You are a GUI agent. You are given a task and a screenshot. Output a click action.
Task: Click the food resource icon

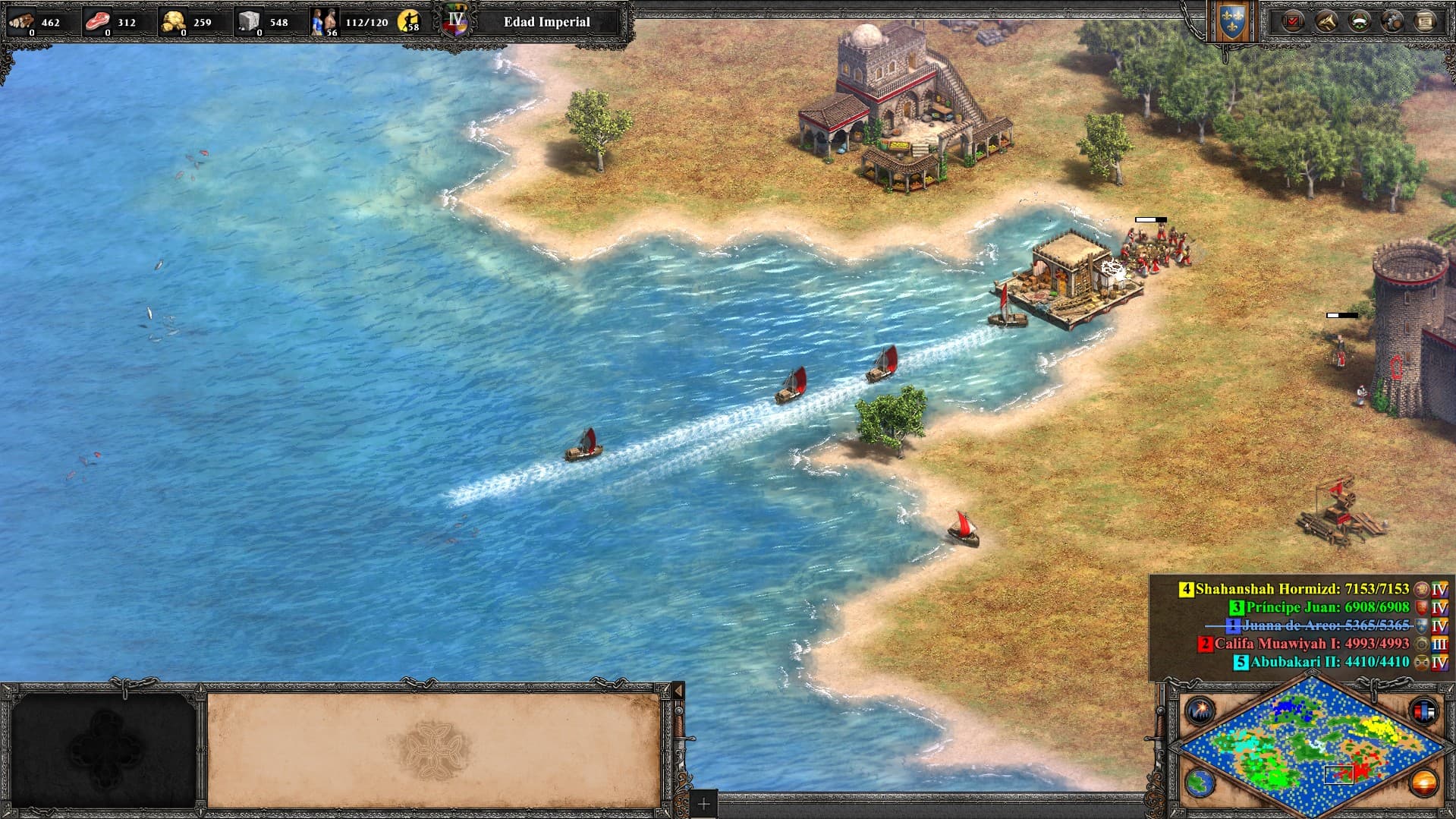[97, 21]
